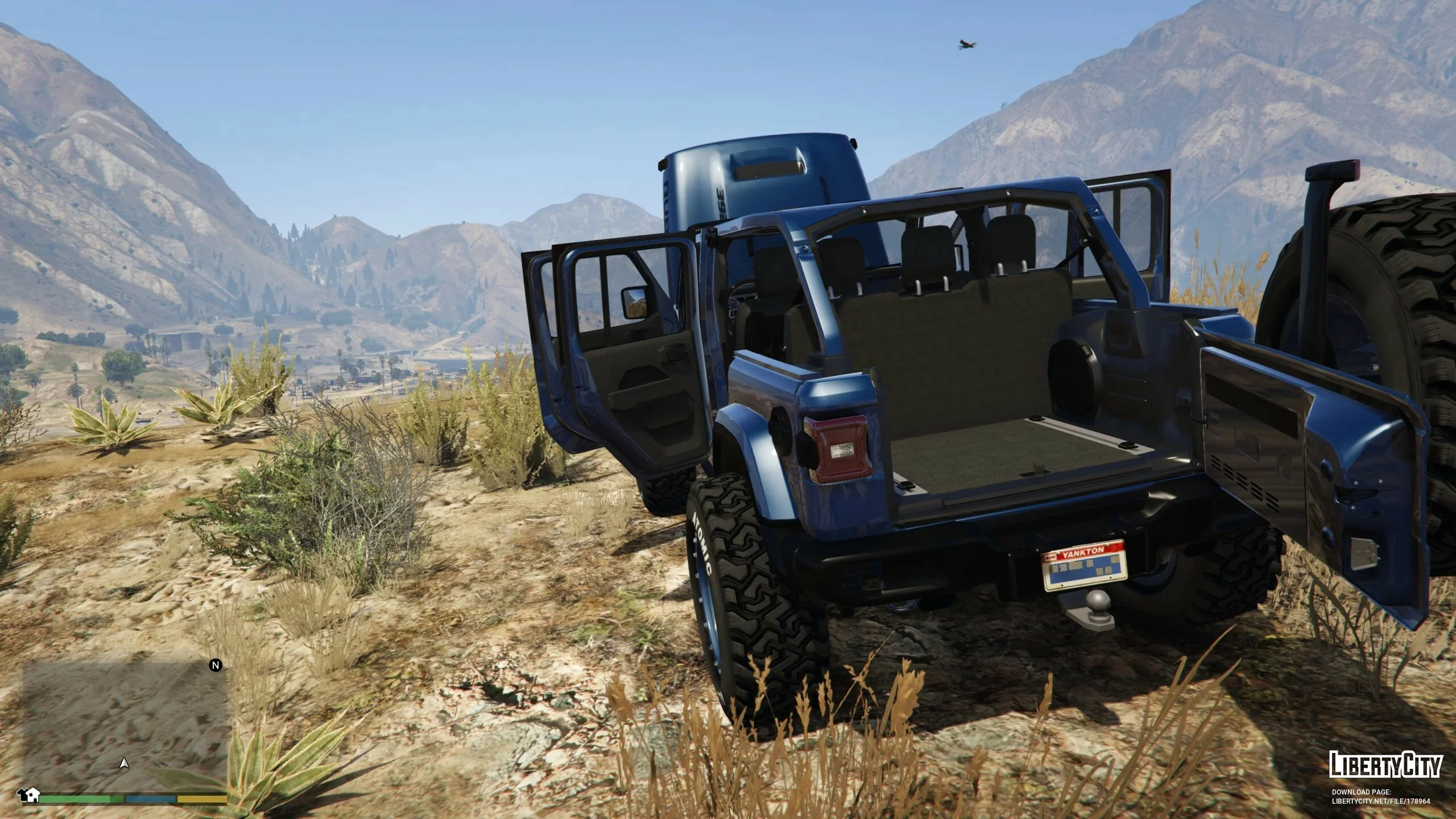1456x819 pixels.
Task: Click the black t-shirt clothing store blip
Action: pyautogui.click(x=23, y=793)
